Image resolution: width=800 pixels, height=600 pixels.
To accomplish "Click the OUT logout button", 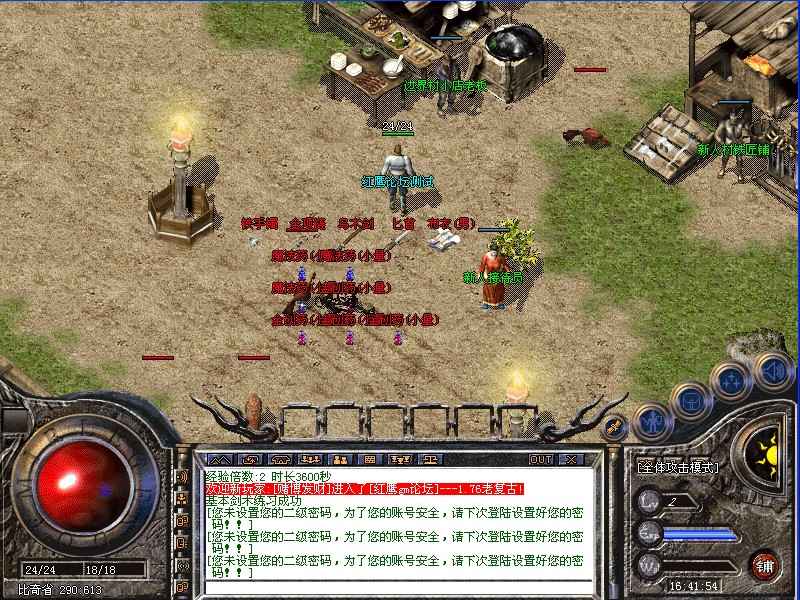I will 540,459.
